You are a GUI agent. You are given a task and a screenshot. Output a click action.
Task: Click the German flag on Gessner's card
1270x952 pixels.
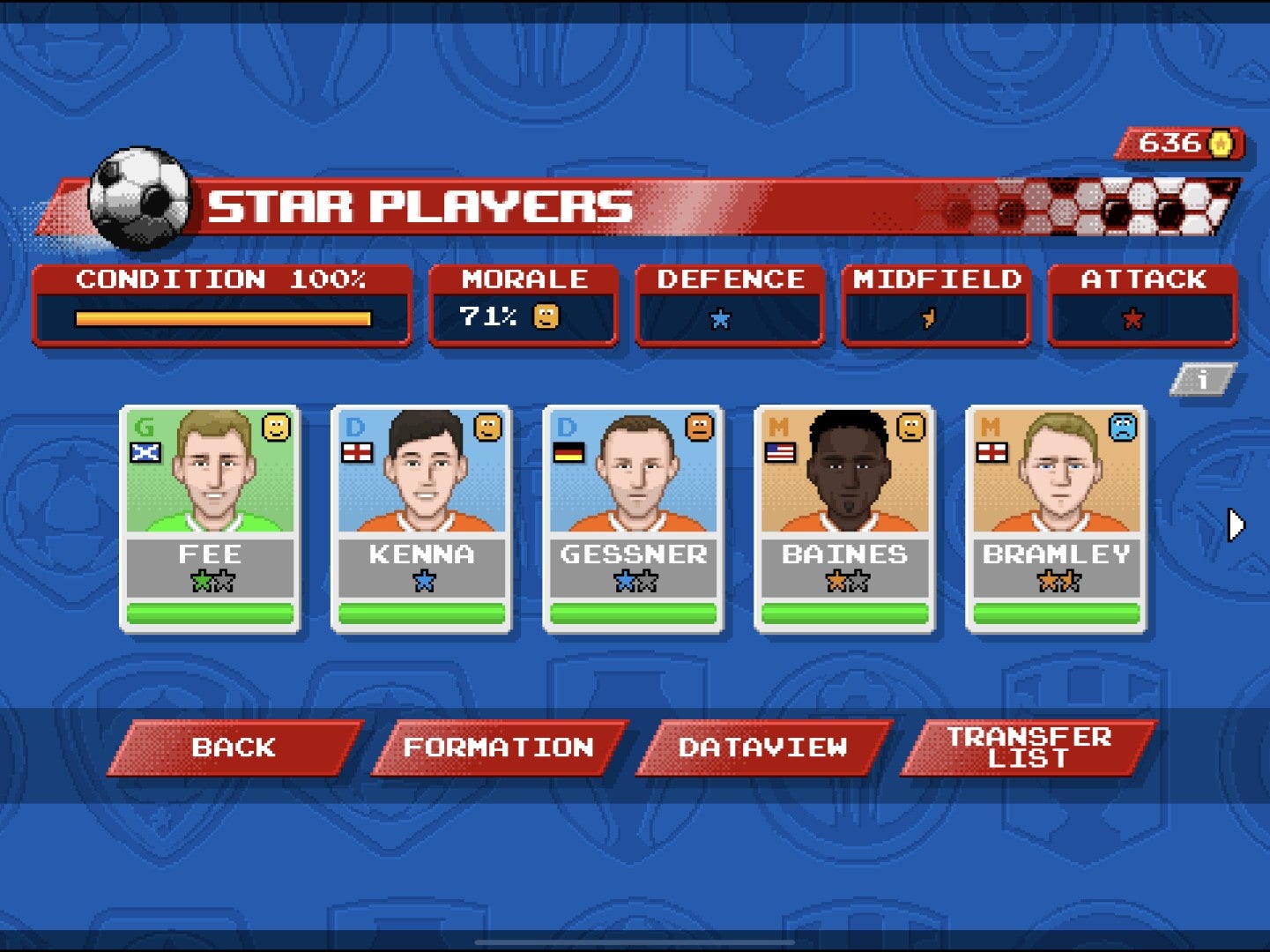(571, 450)
